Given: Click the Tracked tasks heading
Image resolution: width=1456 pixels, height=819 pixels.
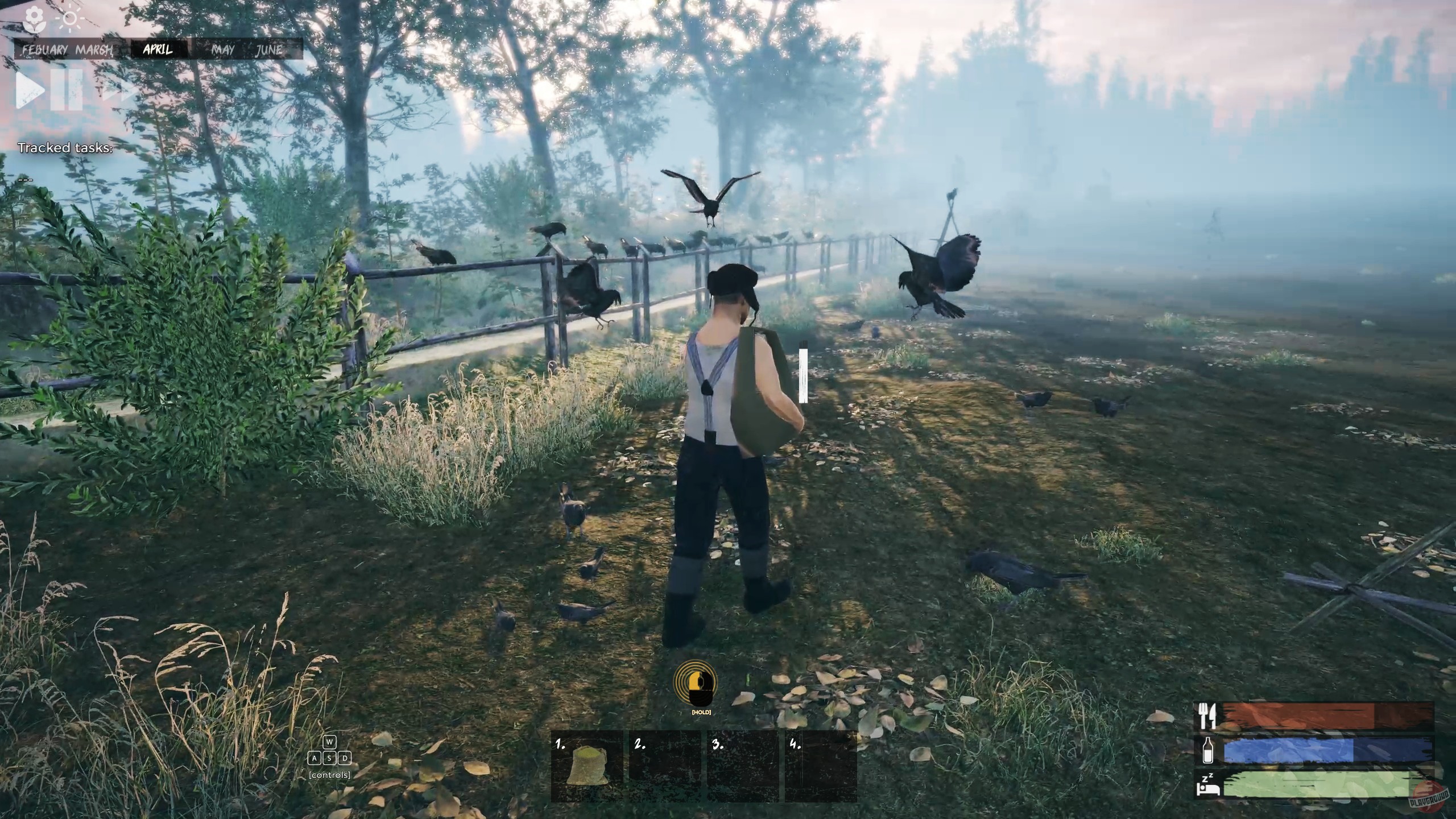Looking at the screenshot, I should click(x=66, y=148).
